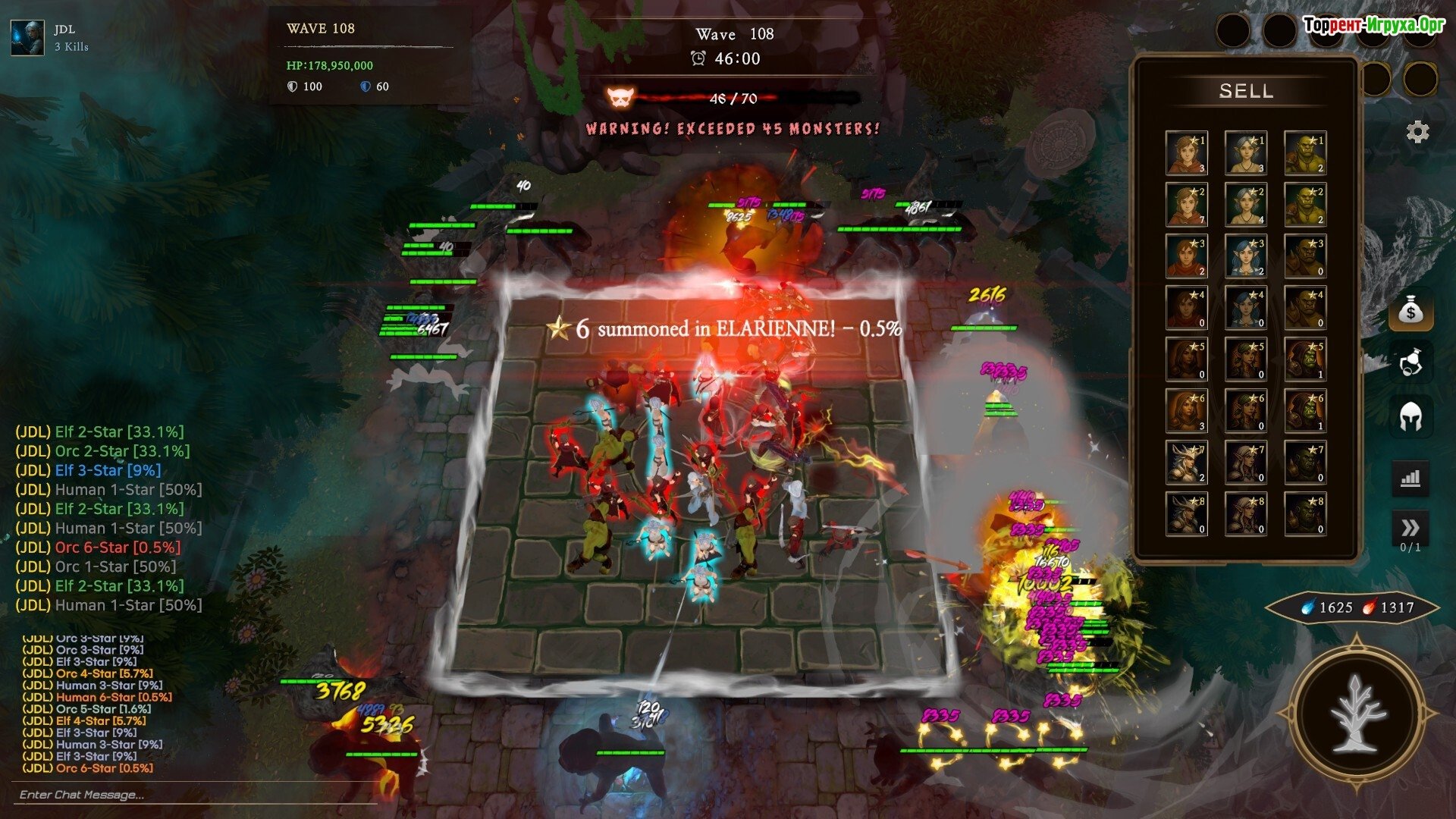Viewport: 1456px width, 819px height.
Task: Open the helmet menu
Action: tap(1410, 417)
